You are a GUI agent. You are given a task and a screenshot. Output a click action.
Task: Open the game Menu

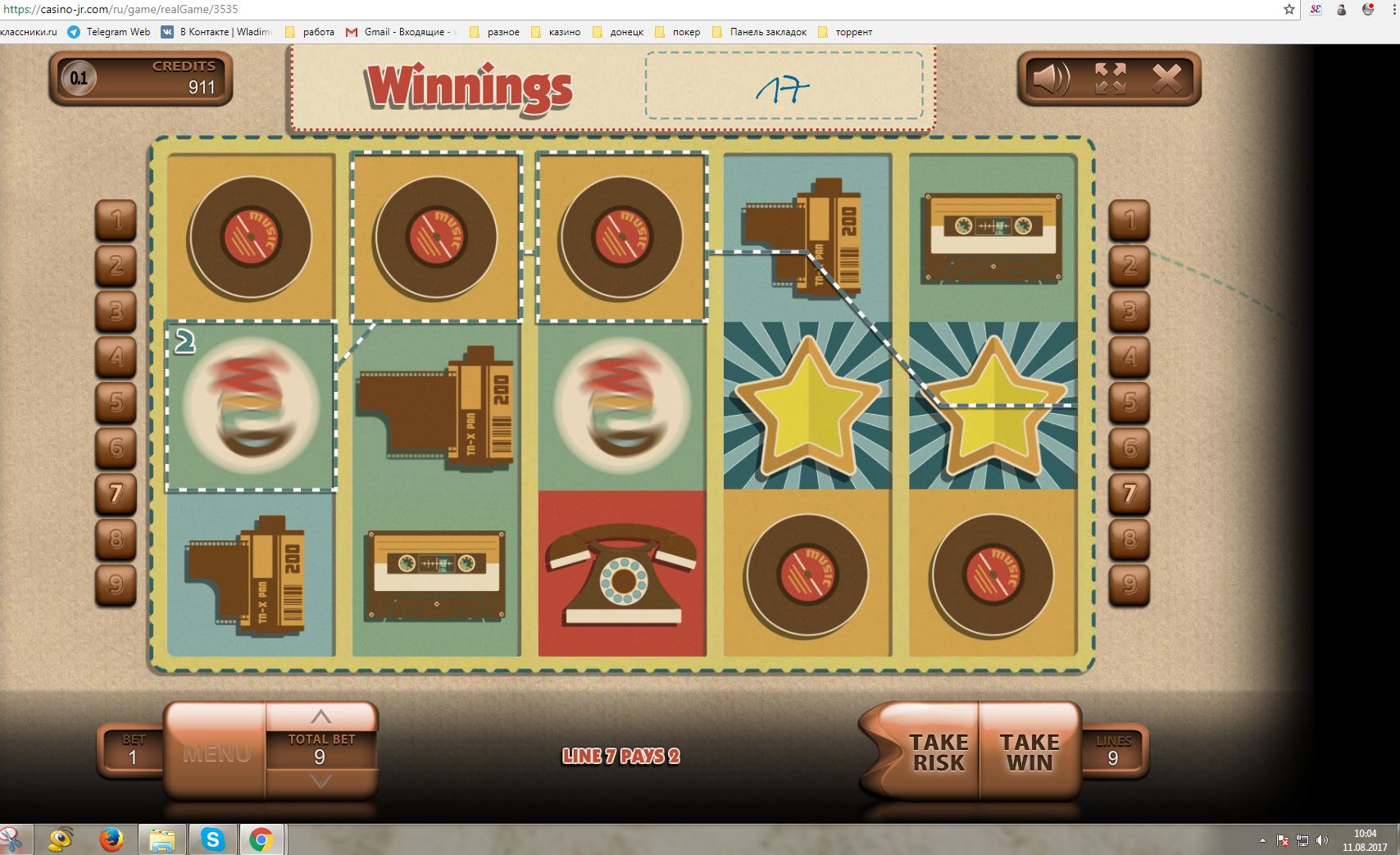[216, 753]
